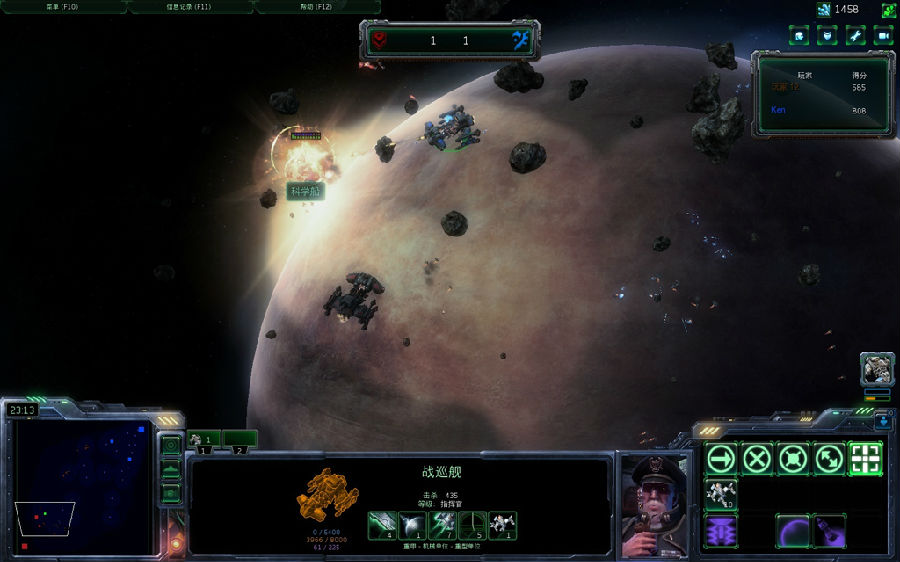
Task: Select the Move command arrow button
Action: pyautogui.click(x=721, y=459)
